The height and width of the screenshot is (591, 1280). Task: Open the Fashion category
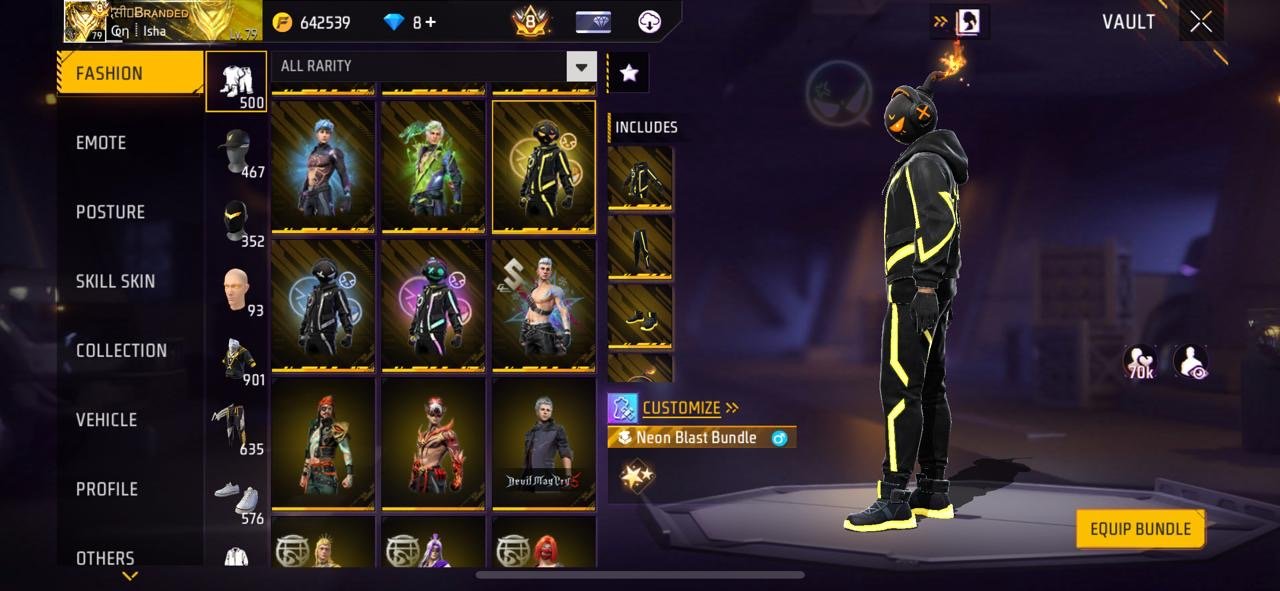129,73
